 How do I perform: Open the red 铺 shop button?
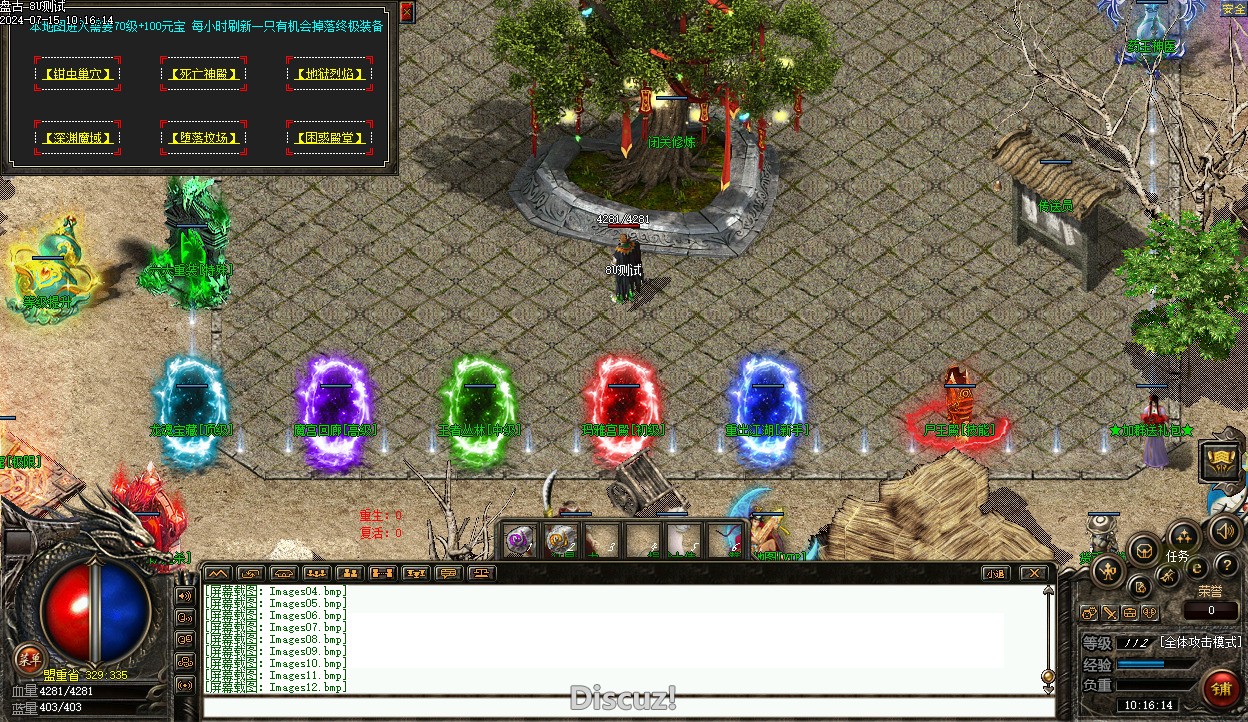[1222, 689]
